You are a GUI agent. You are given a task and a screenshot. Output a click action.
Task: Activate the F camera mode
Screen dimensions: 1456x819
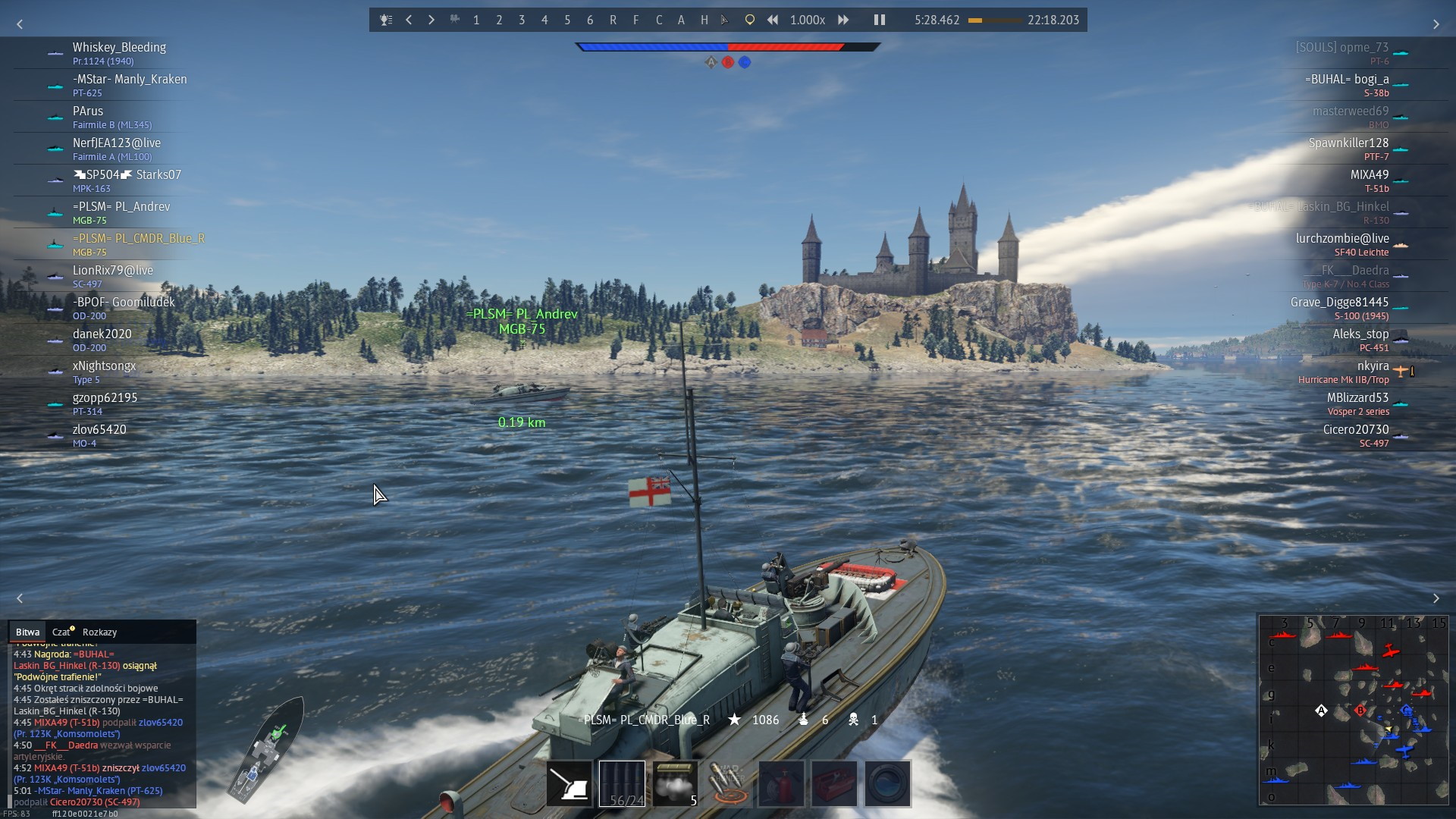635,20
